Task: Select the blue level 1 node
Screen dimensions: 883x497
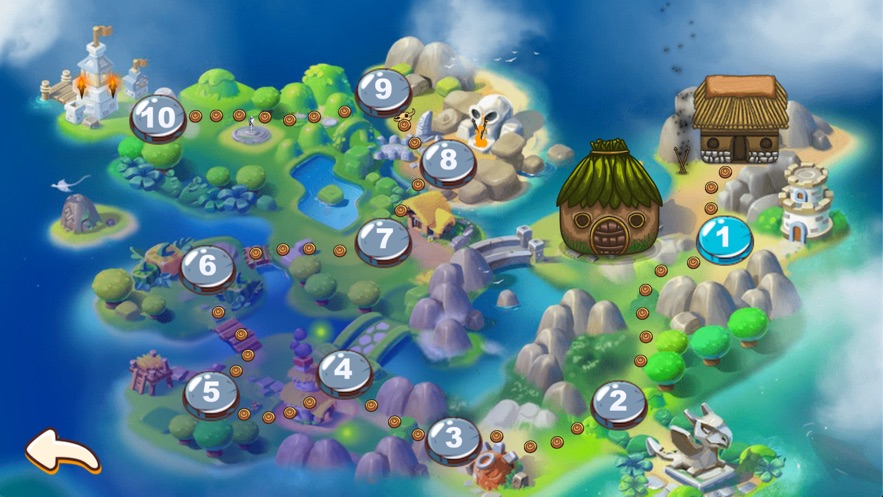Action: coord(726,240)
